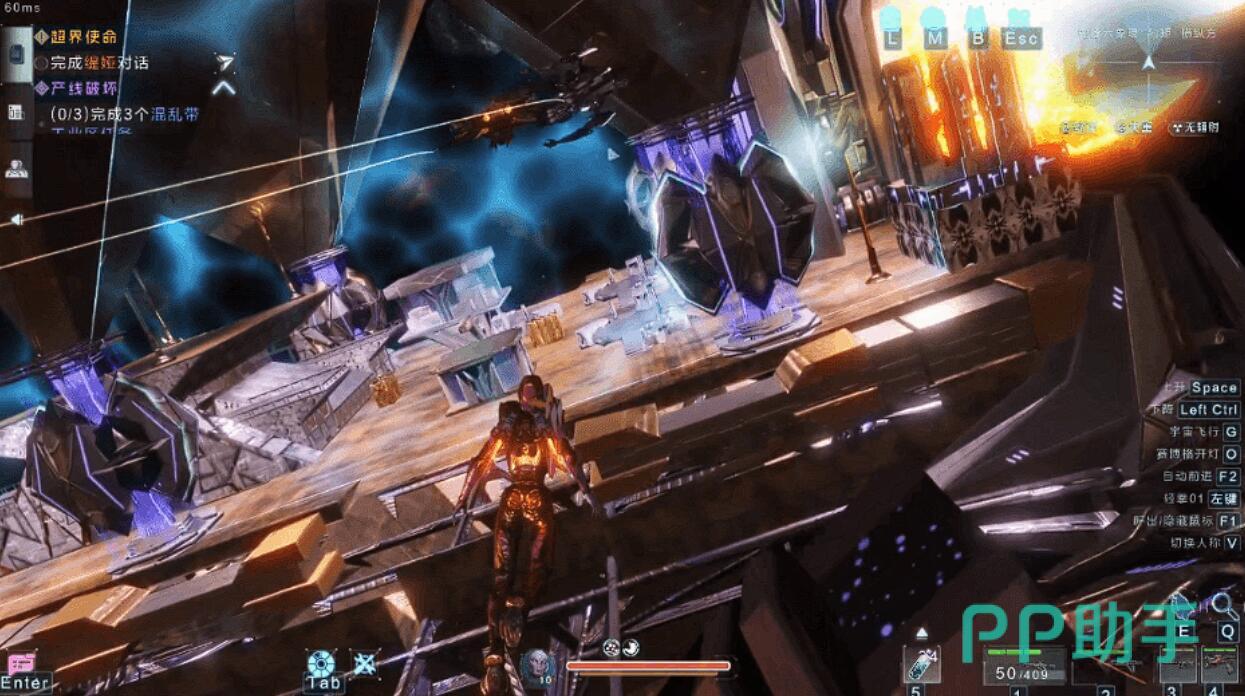The width and height of the screenshot is (1245, 696).
Task: Expand the arrow above the consumable slot
Action: tap(921, 633)
